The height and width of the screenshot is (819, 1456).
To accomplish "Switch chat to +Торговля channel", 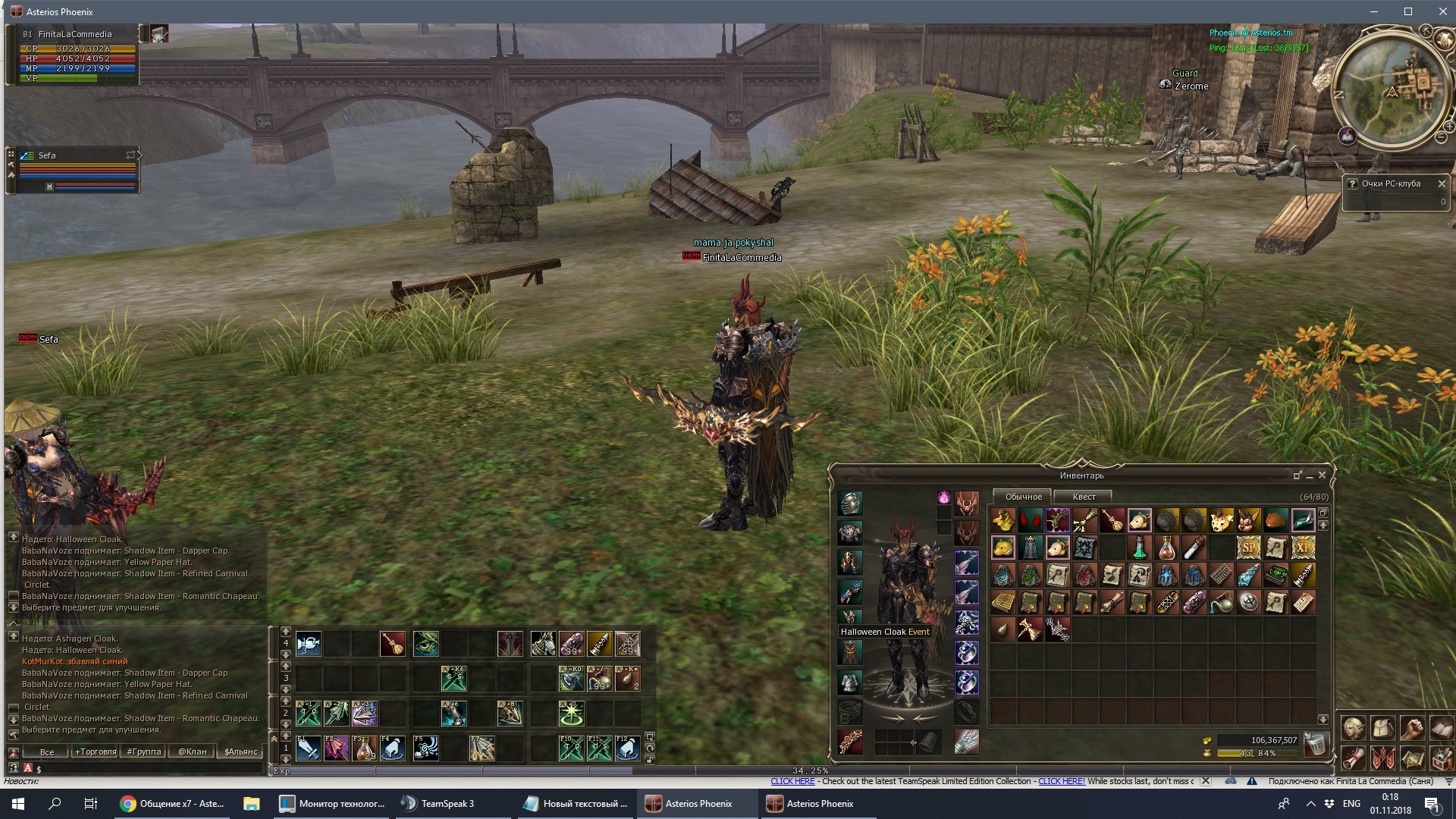I will 96,752.
